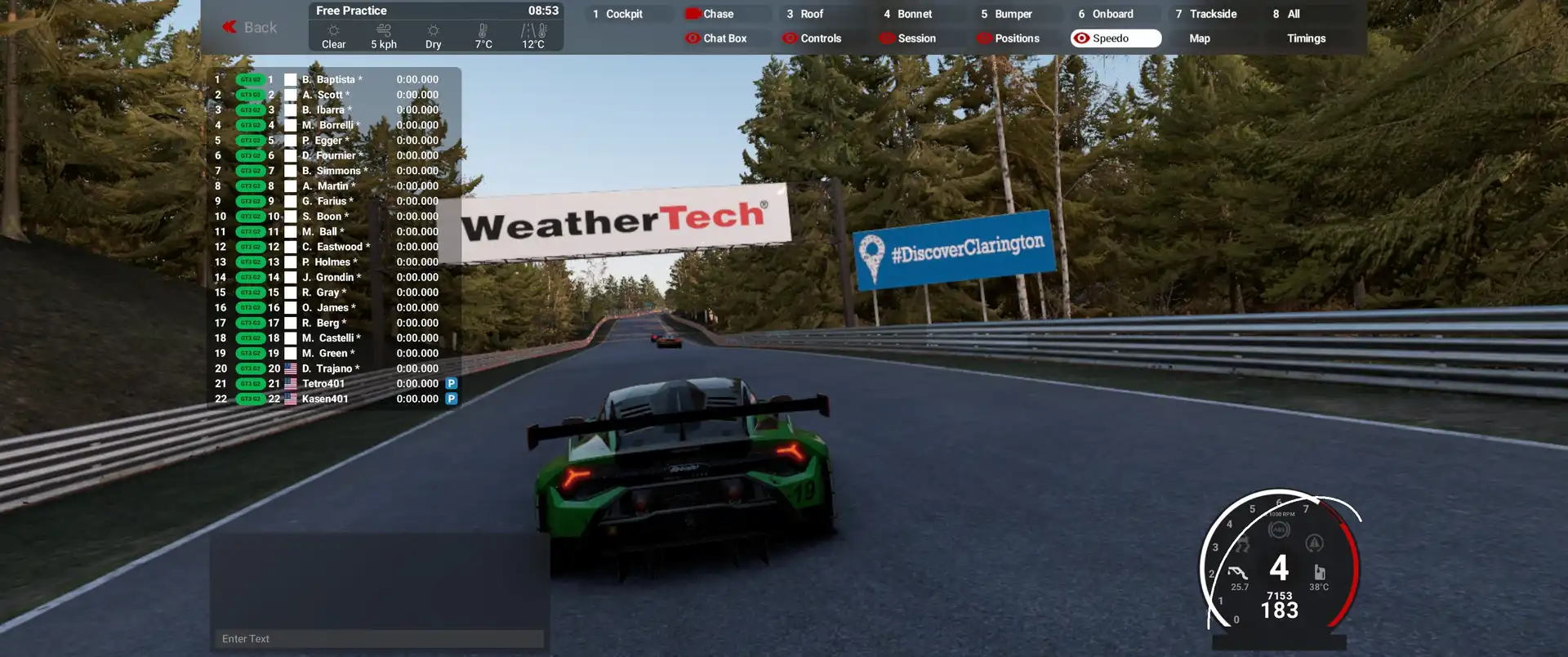The height and width of the screenshot is (657, 1568).
Task: Toggle the Controls overlay
Action: [820, 38]
